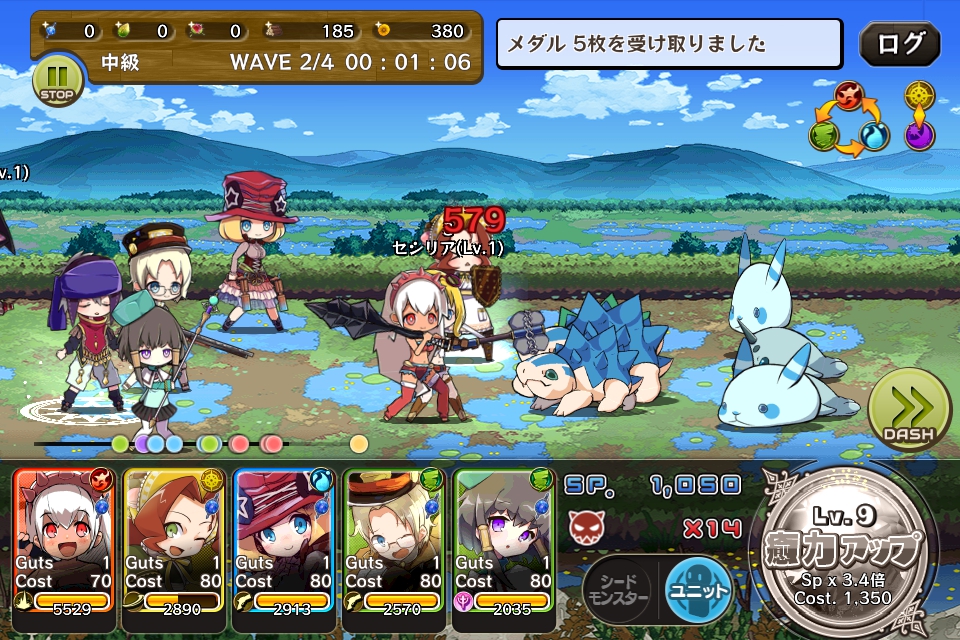Open the battle log (ログ)
The width and height of the screenshot is (960, 640).
pos(900,44)
